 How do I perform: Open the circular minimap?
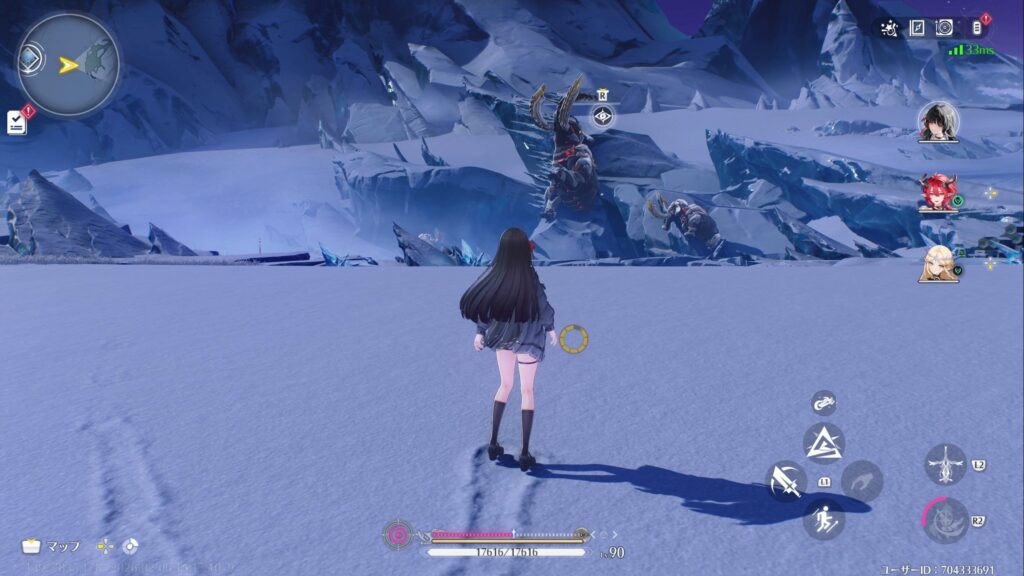[x=68, y=65]
